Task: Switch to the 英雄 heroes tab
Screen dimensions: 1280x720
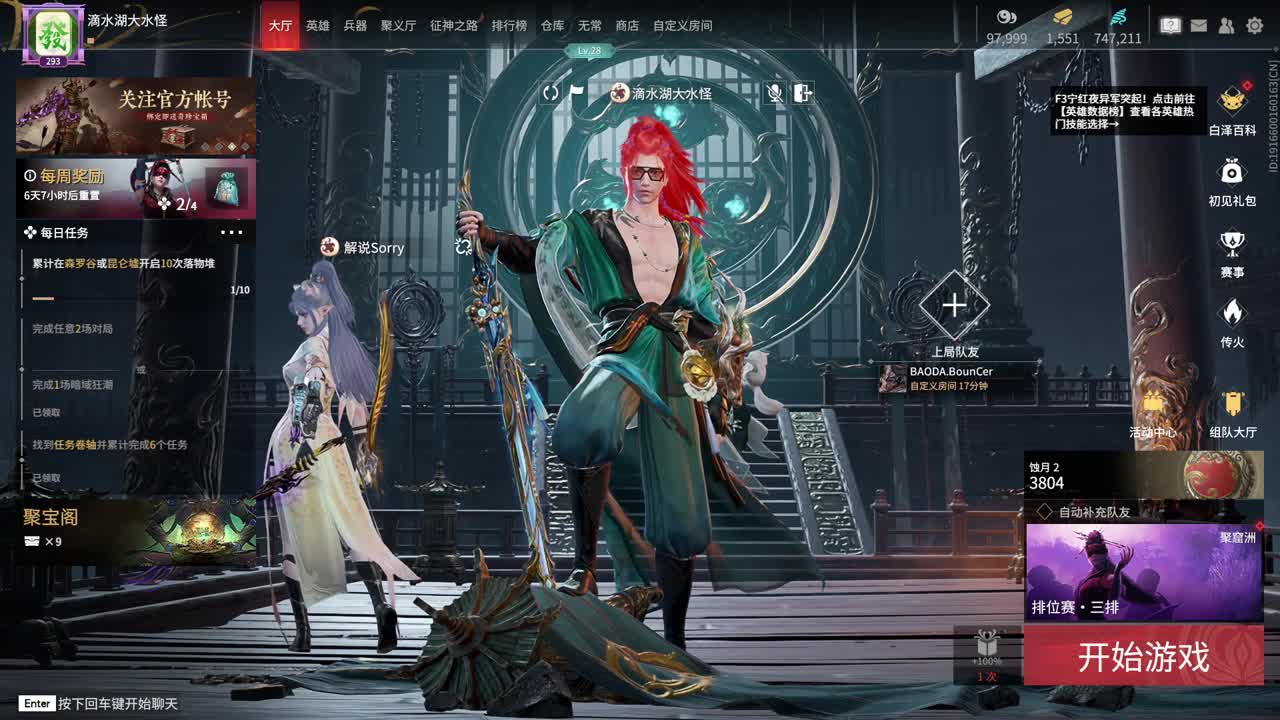Action: (x=315, y=25)
